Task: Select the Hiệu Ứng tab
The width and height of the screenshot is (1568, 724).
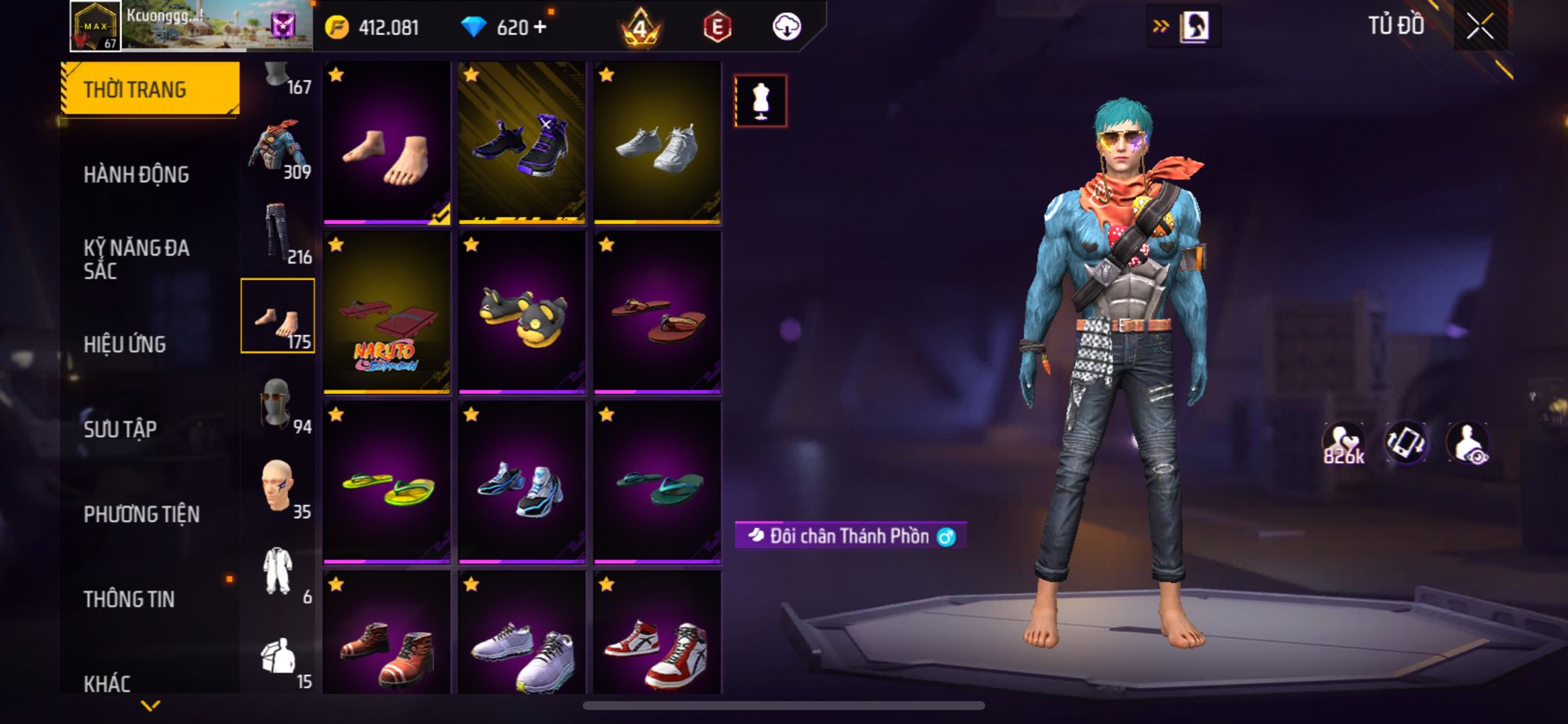Action: coord(125,344)
